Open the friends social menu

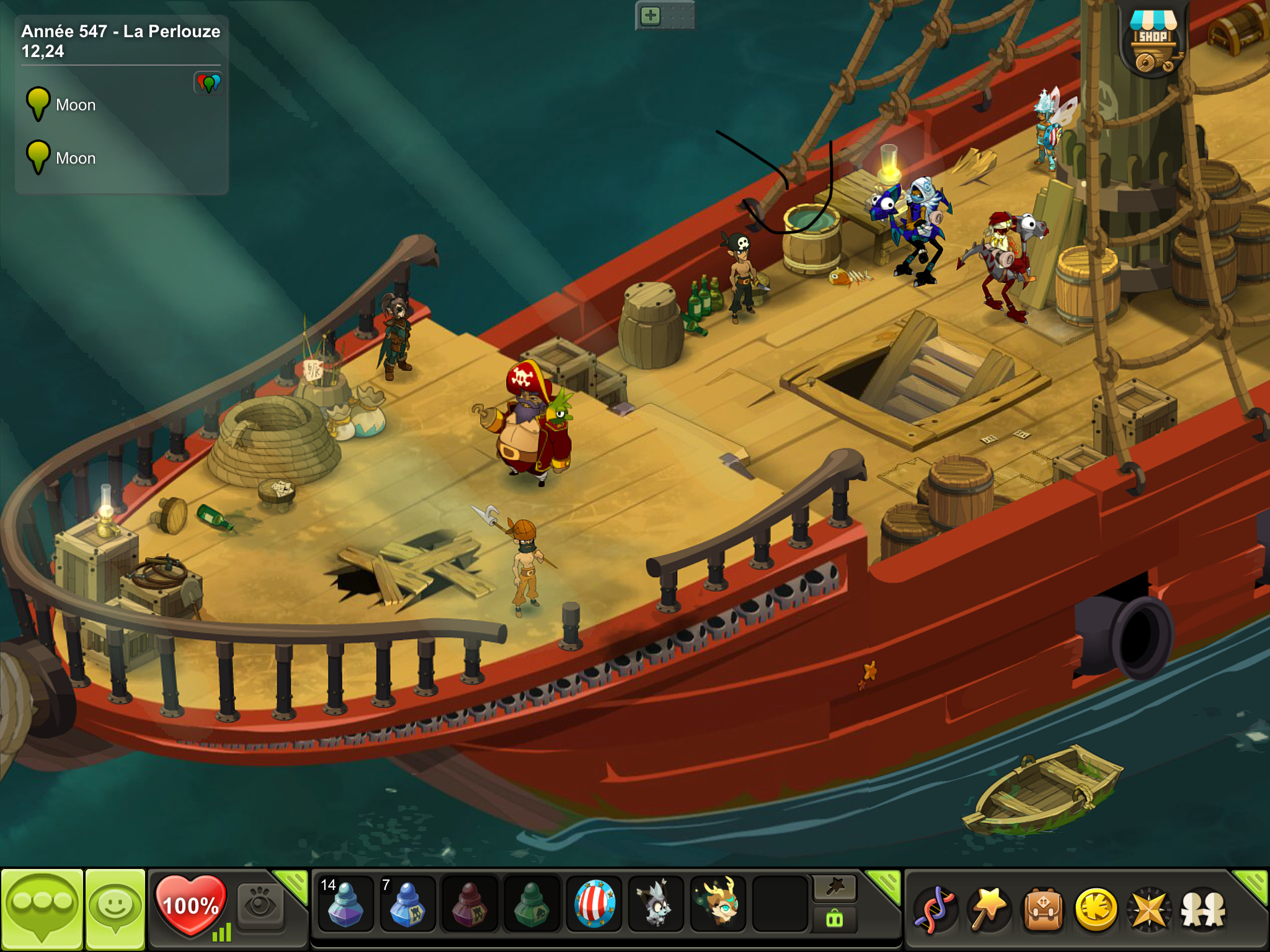[1203, 910]
